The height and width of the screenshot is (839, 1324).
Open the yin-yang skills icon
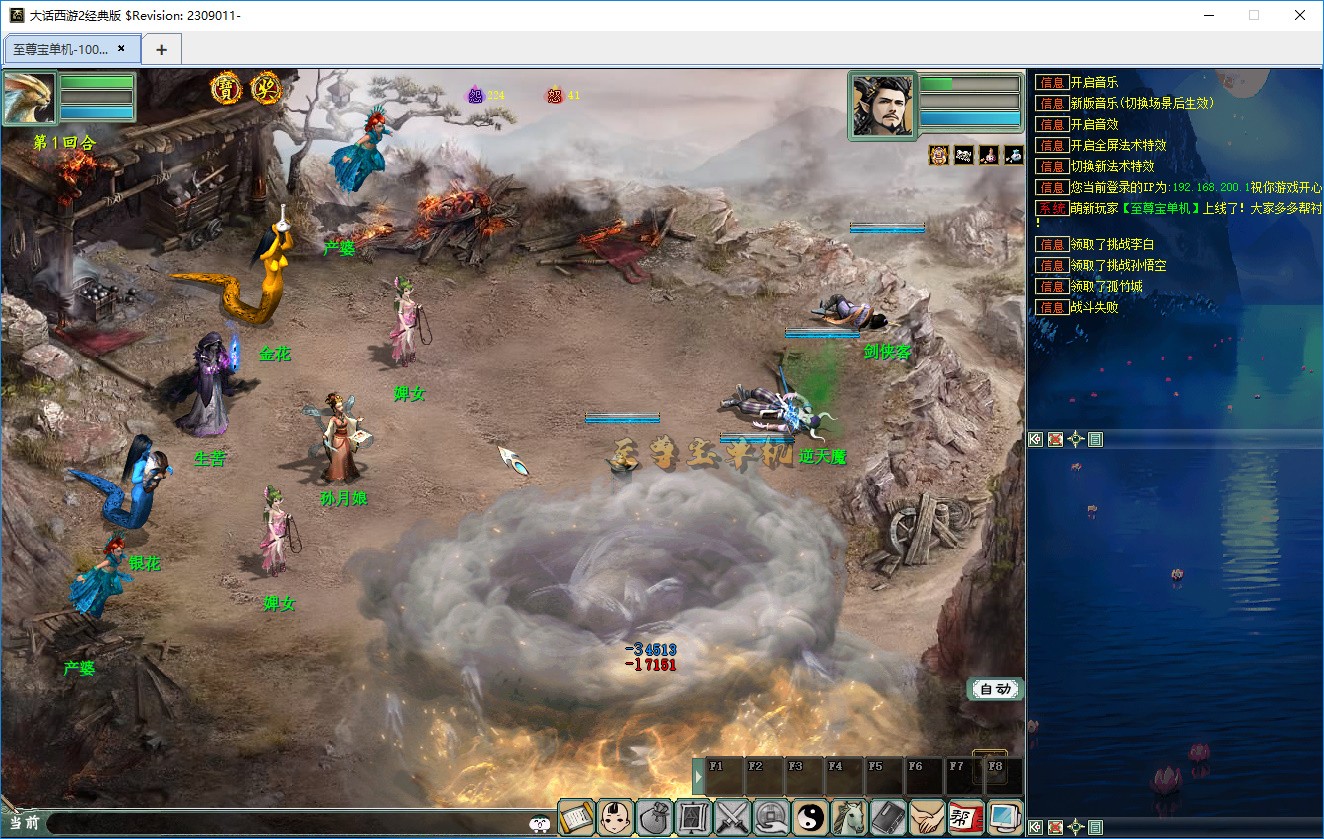(x=811, y=818)
